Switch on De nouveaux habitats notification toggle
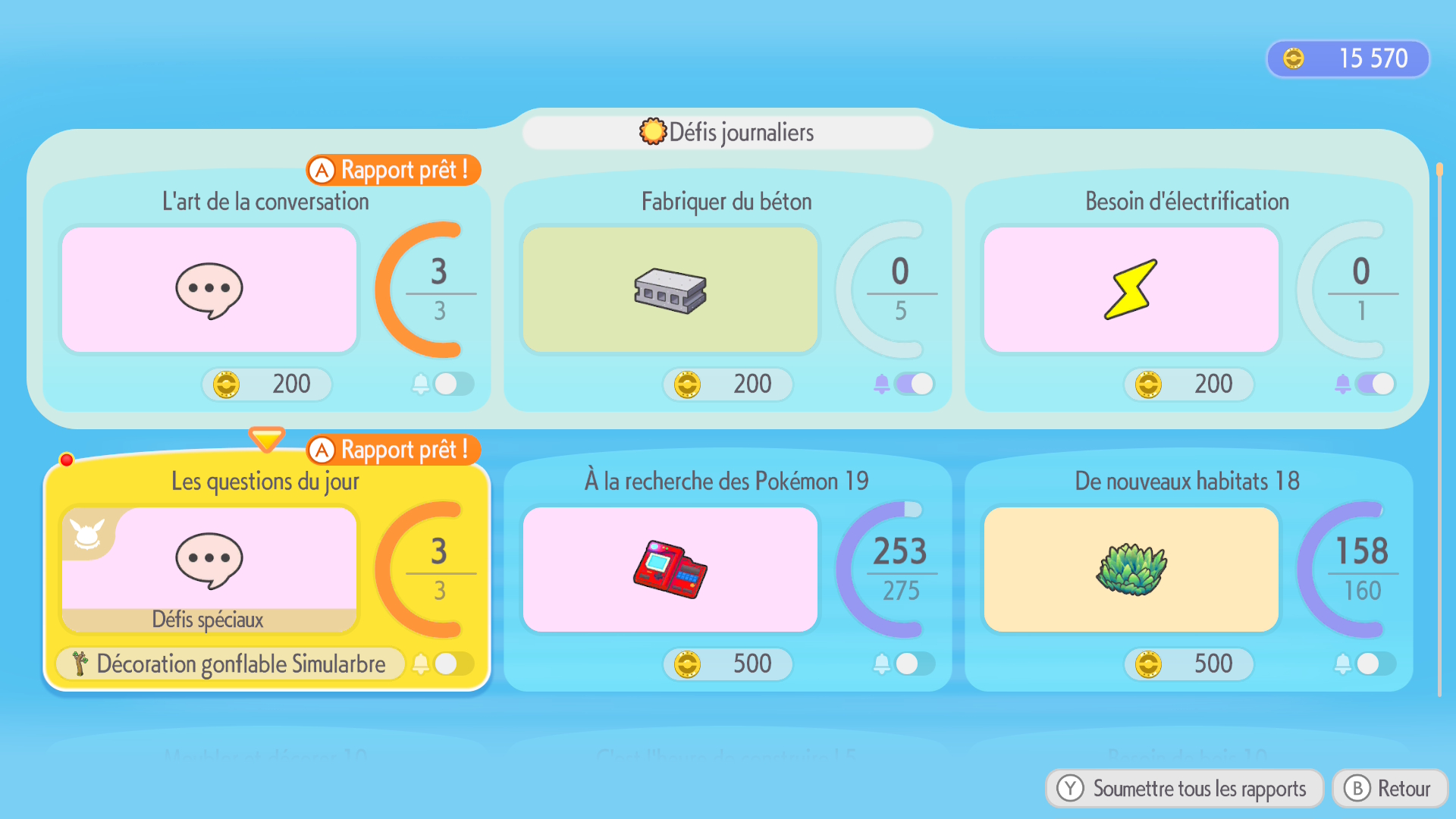 coord(1375,664)
